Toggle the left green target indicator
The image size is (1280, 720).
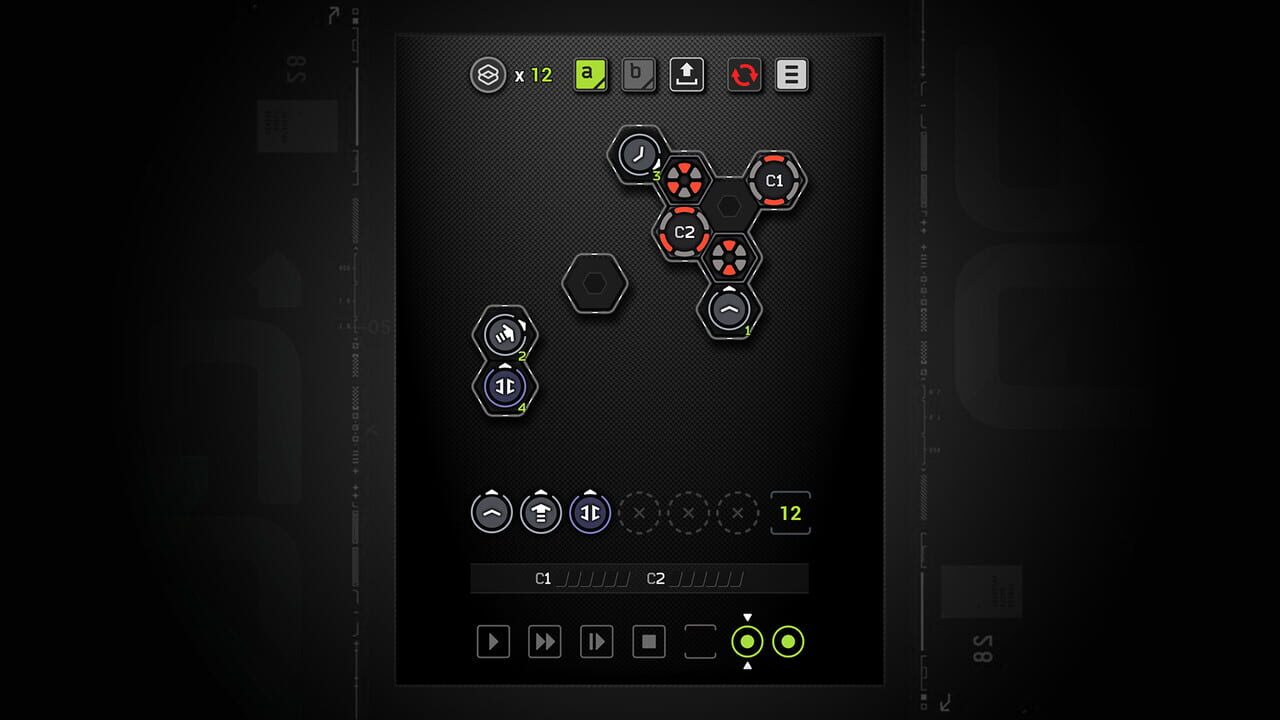(747, 641)
